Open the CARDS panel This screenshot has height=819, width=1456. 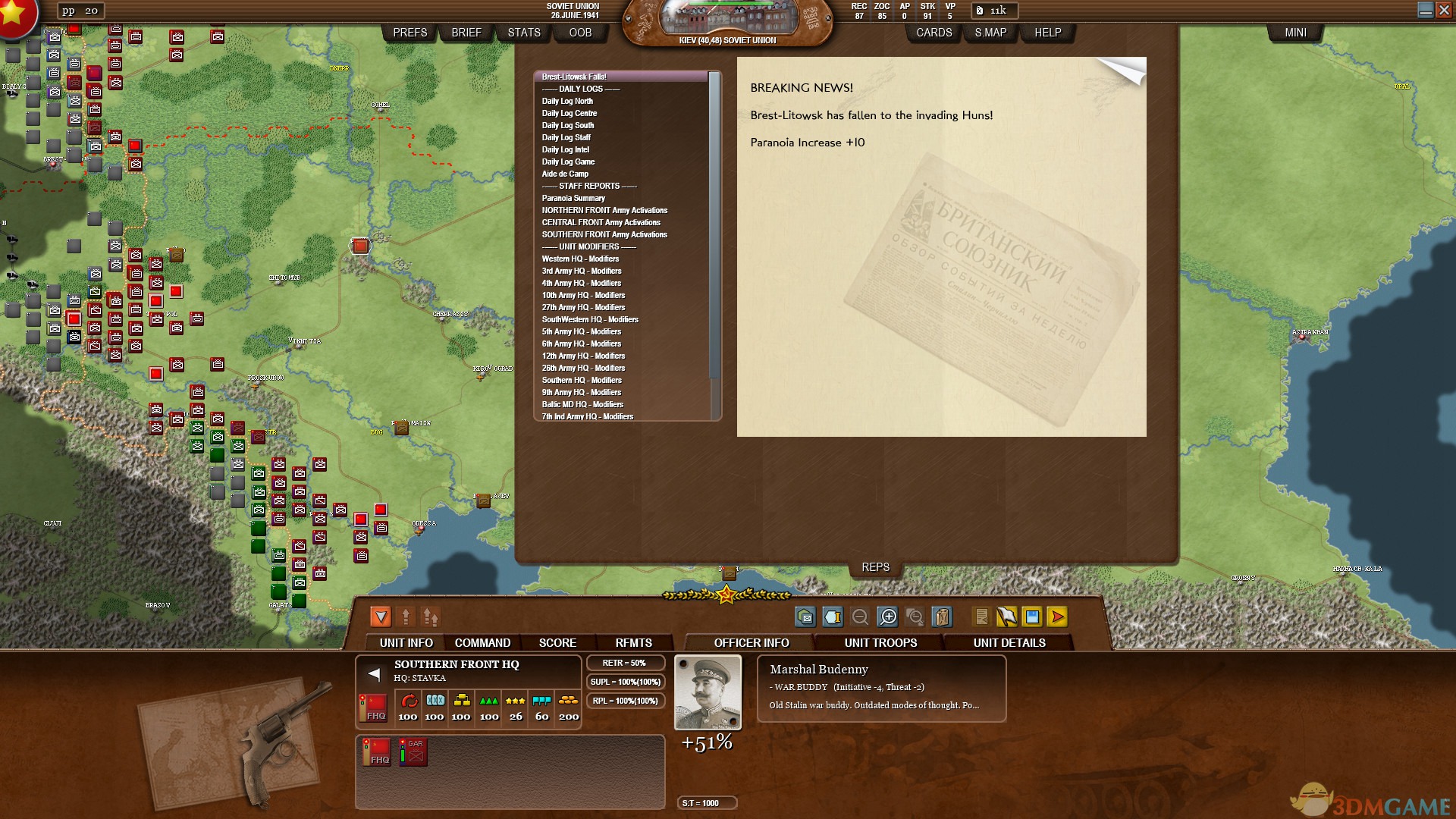(934, 32)
